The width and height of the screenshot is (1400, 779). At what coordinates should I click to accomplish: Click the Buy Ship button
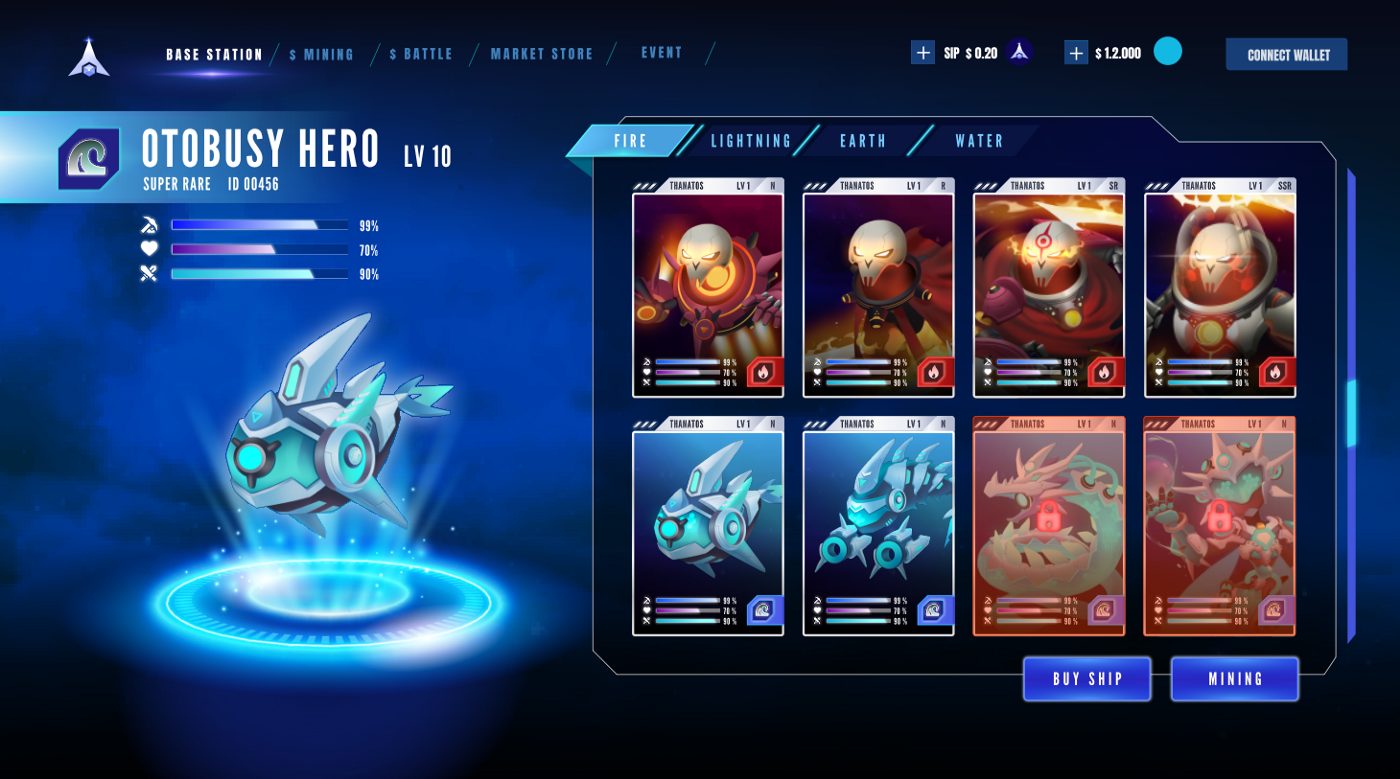point(1087,679)
